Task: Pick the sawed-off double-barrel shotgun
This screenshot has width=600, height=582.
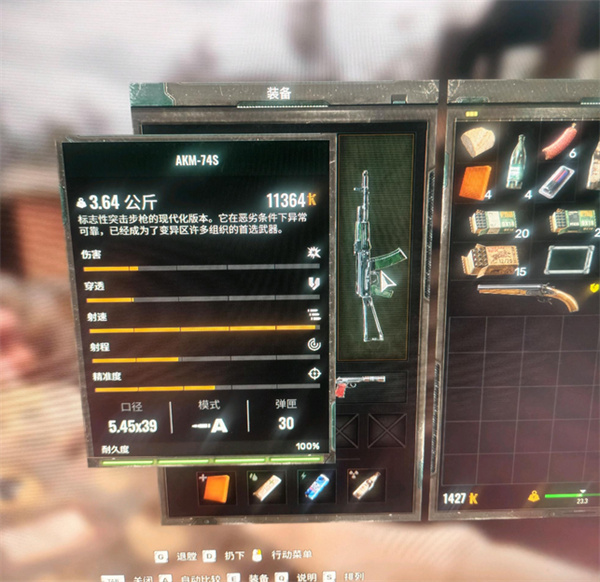Action: pos(528,295)
